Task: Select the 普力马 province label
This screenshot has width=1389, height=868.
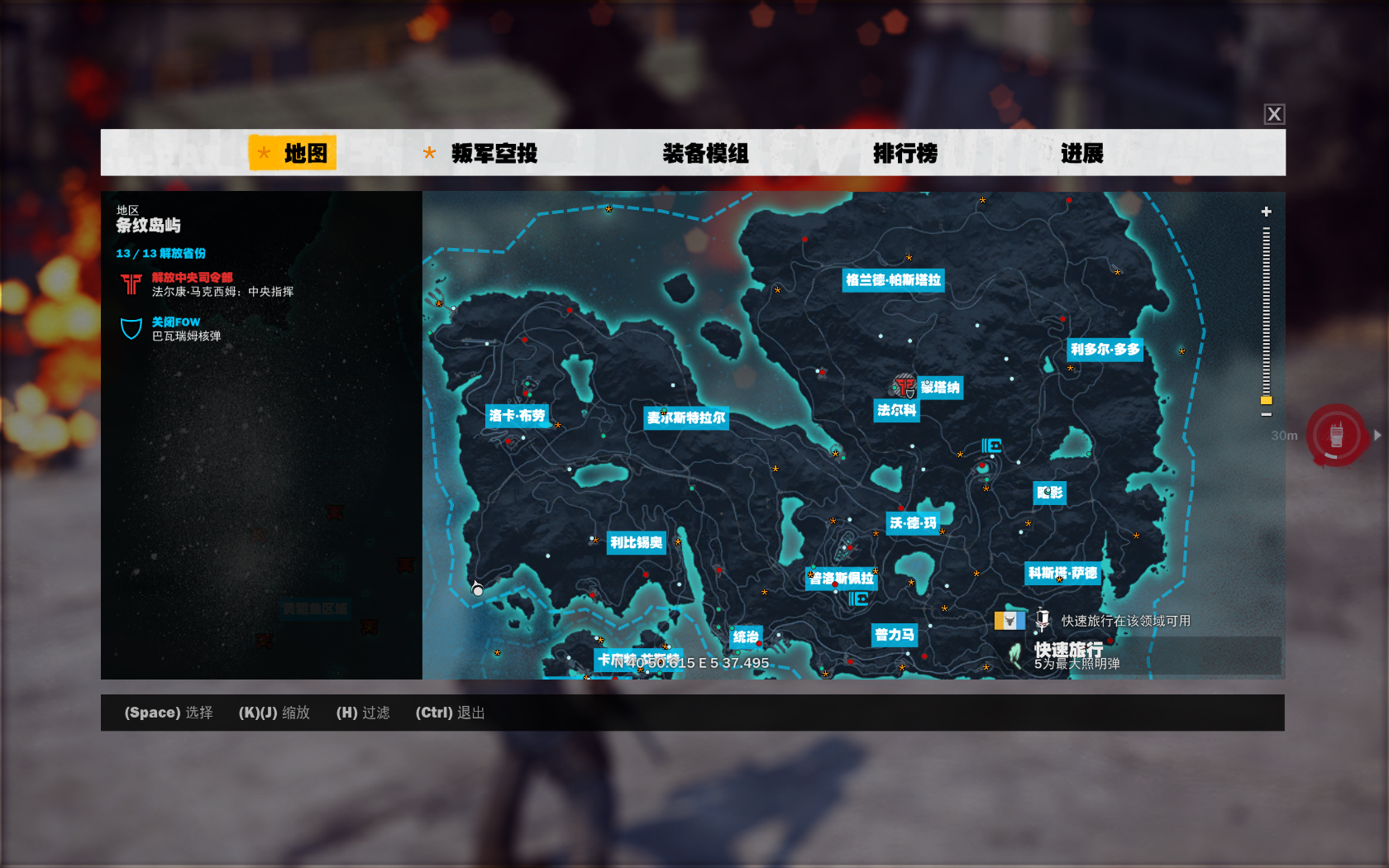Action: pos(895,635)
